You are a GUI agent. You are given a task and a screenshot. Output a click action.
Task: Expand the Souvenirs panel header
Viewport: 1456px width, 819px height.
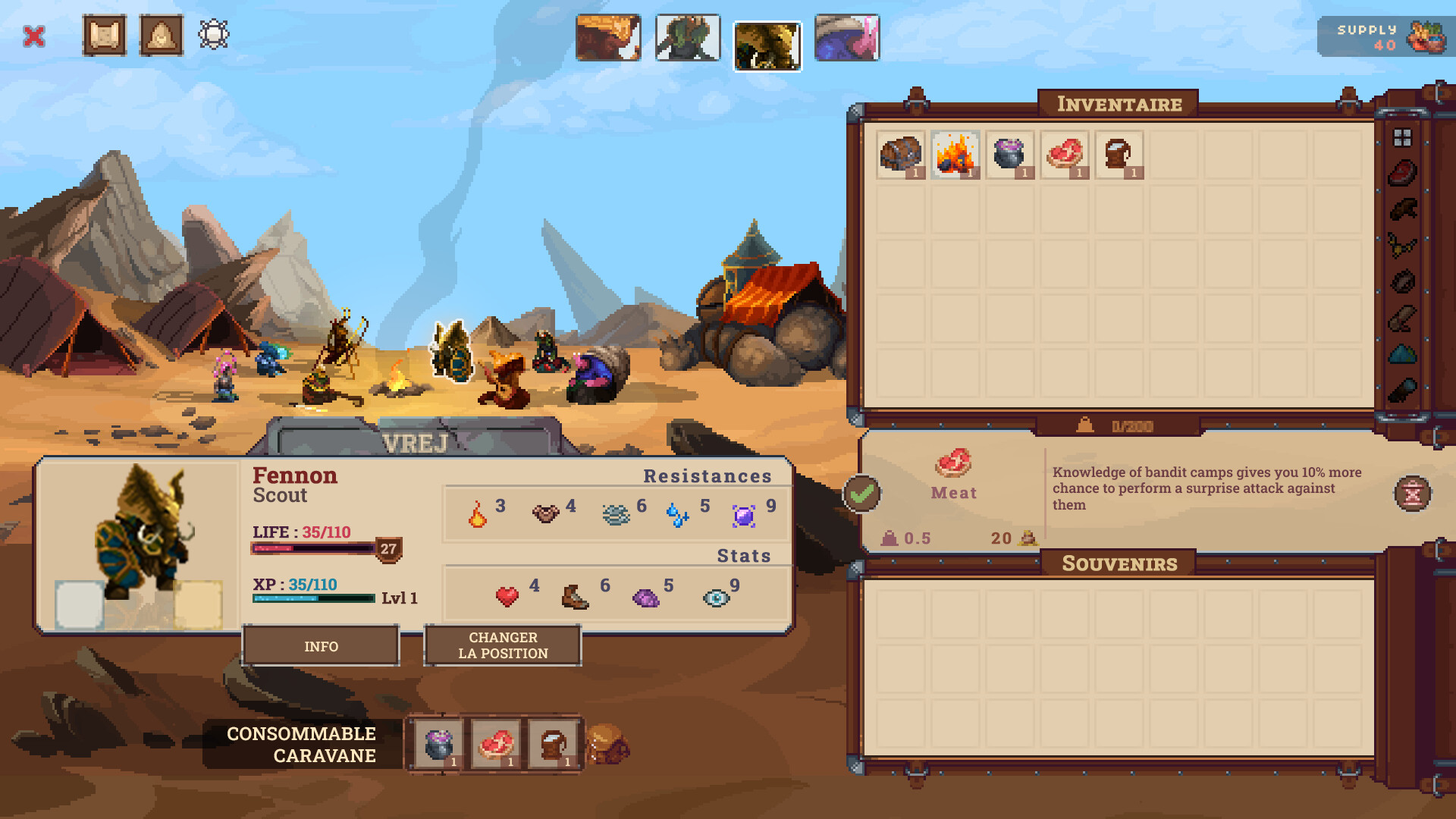[1118, 563]
